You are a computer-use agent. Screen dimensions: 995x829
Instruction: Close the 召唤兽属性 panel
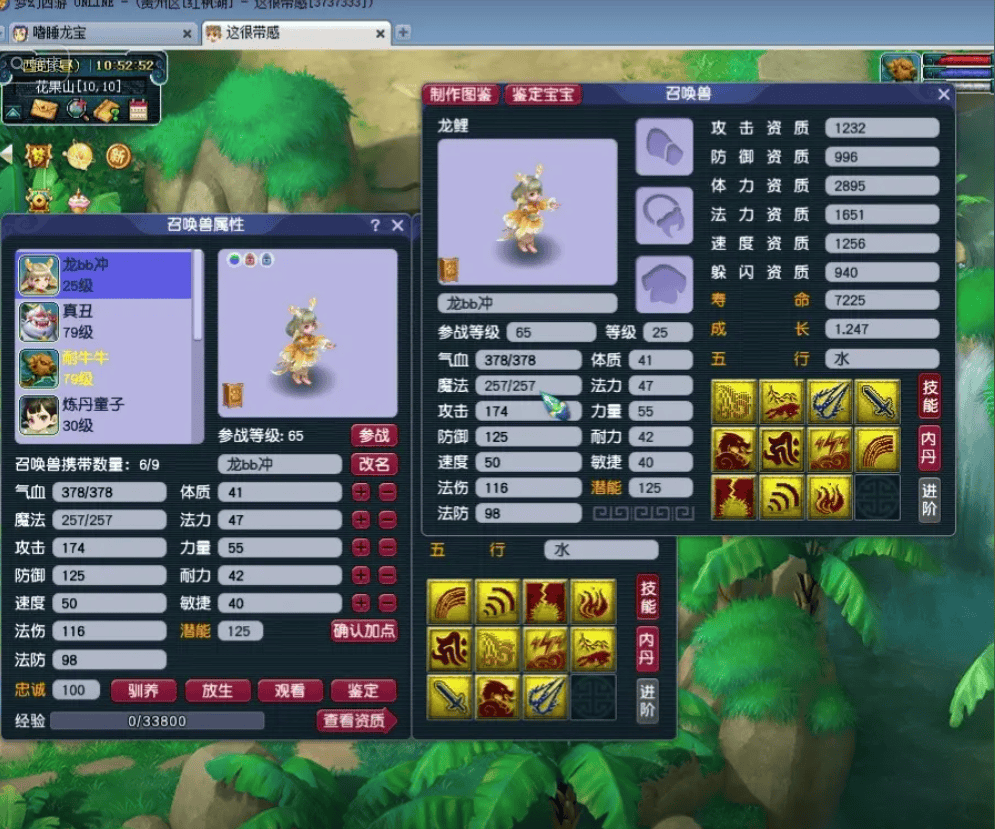click(x=397, y=226)
